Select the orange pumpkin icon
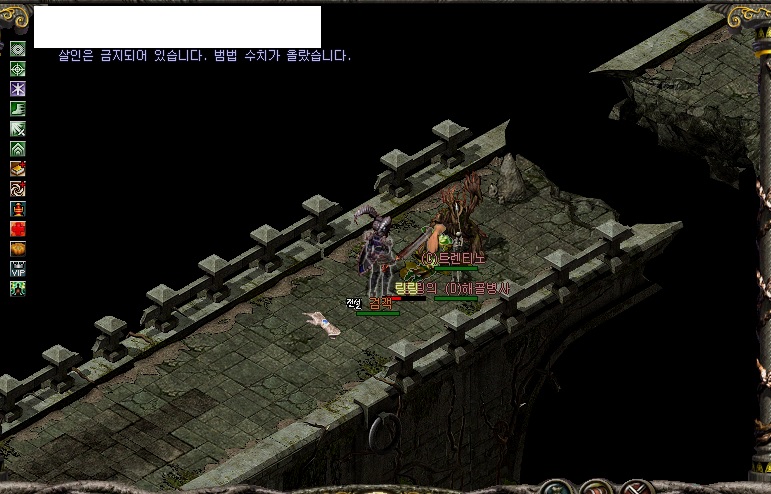771x494 pixels. (18, 249)
